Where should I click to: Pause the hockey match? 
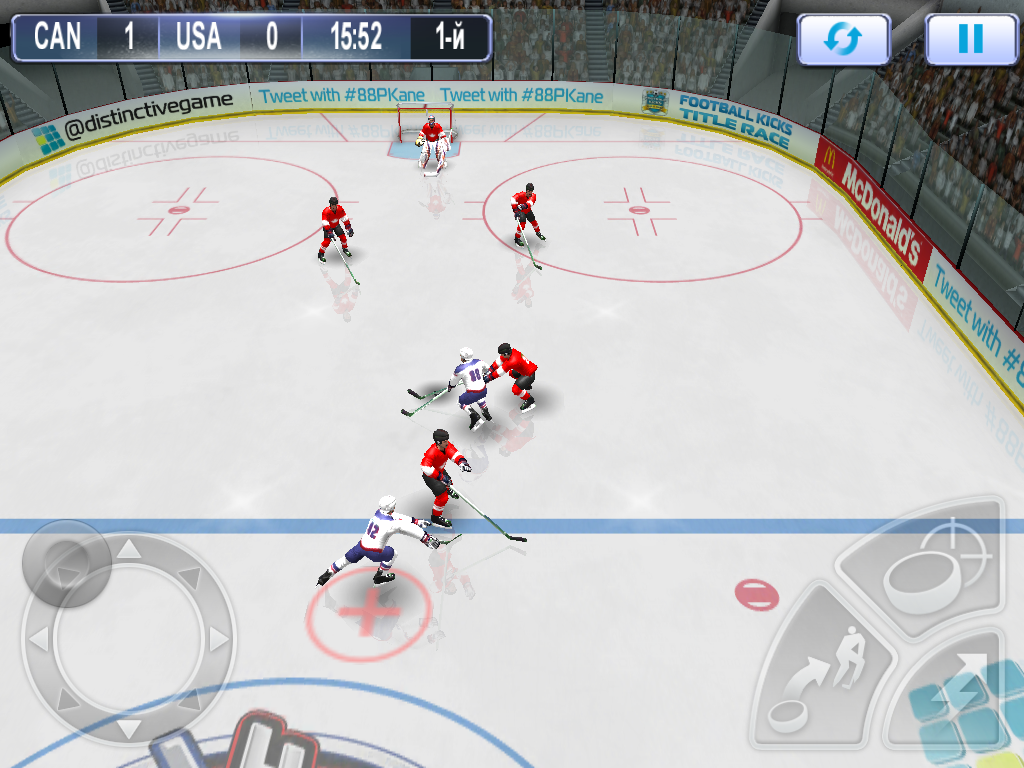[x=970, y=39]
